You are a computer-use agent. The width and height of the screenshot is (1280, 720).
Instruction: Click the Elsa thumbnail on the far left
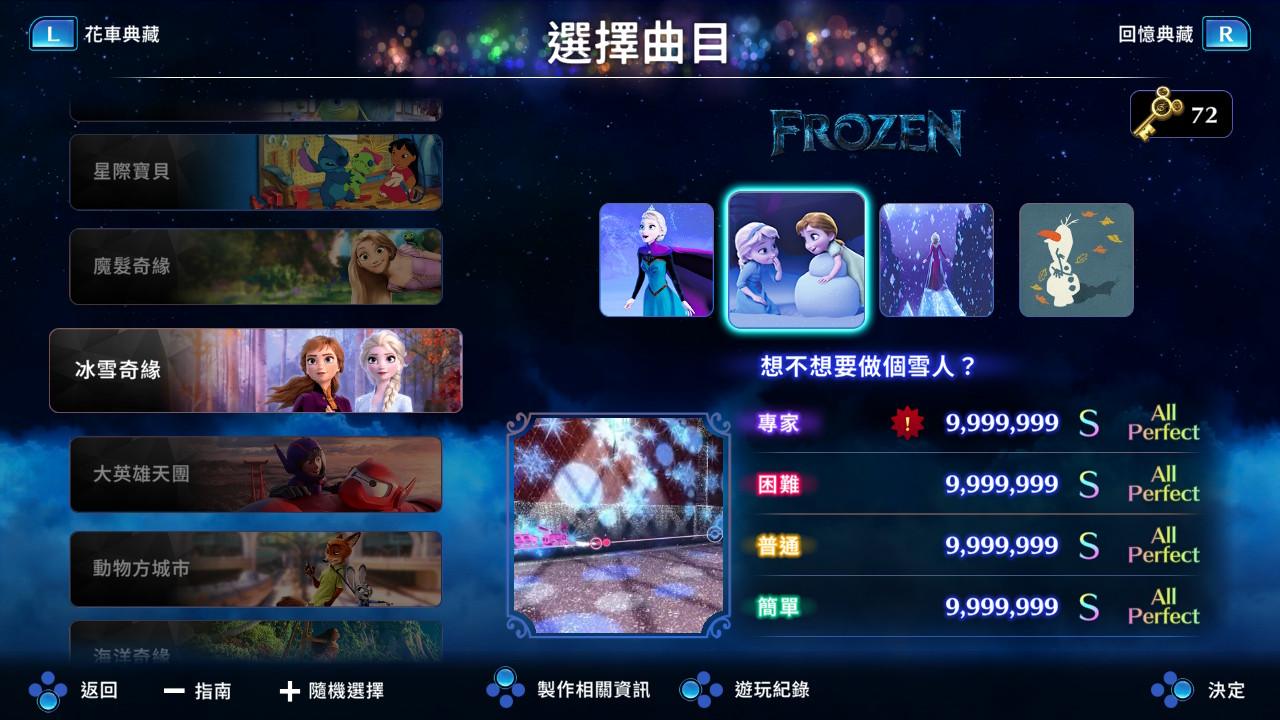click(x=657, y=260)
